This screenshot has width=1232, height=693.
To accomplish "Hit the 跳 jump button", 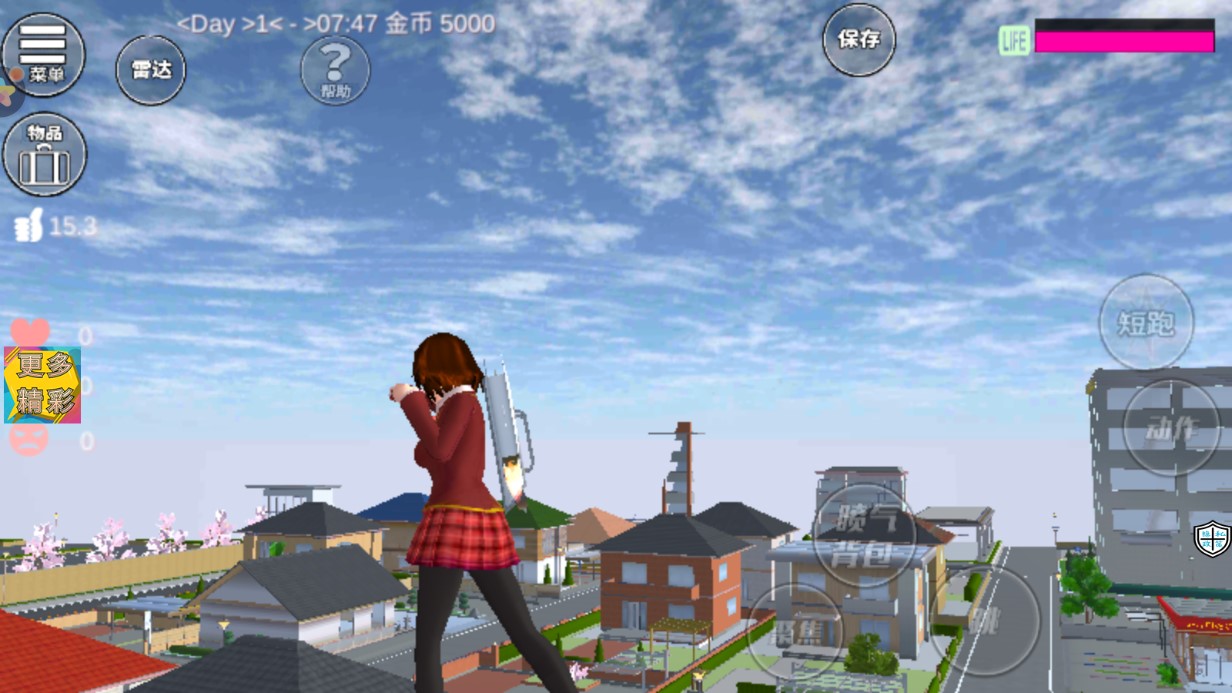I will (985, 620).
